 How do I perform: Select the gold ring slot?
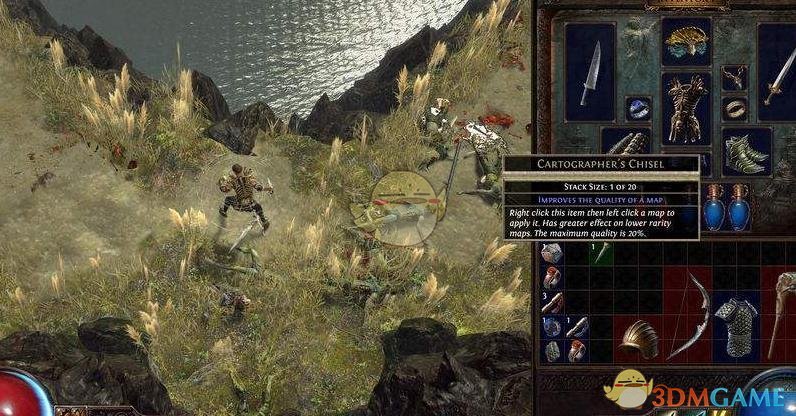[735, 108]
